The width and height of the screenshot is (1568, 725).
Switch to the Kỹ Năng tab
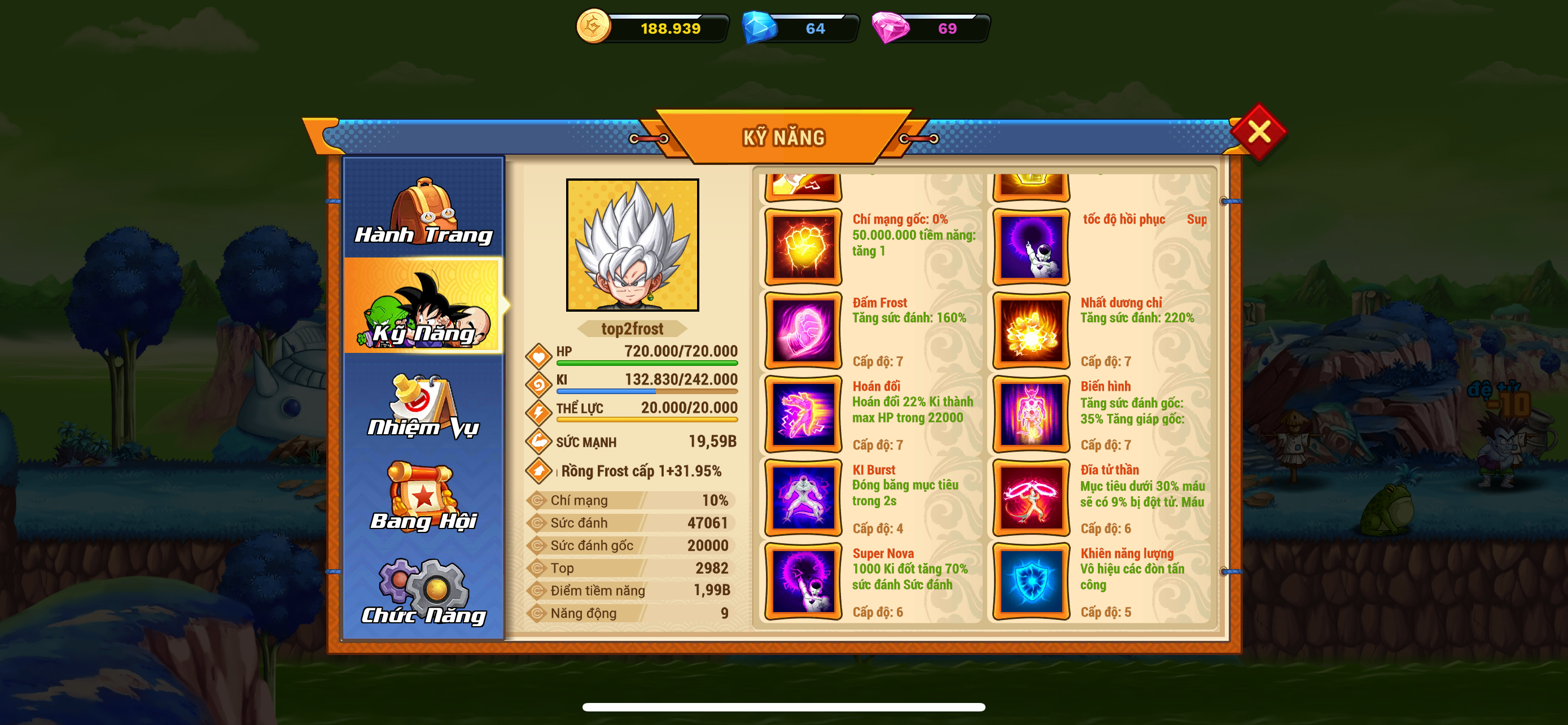point(424,306)
